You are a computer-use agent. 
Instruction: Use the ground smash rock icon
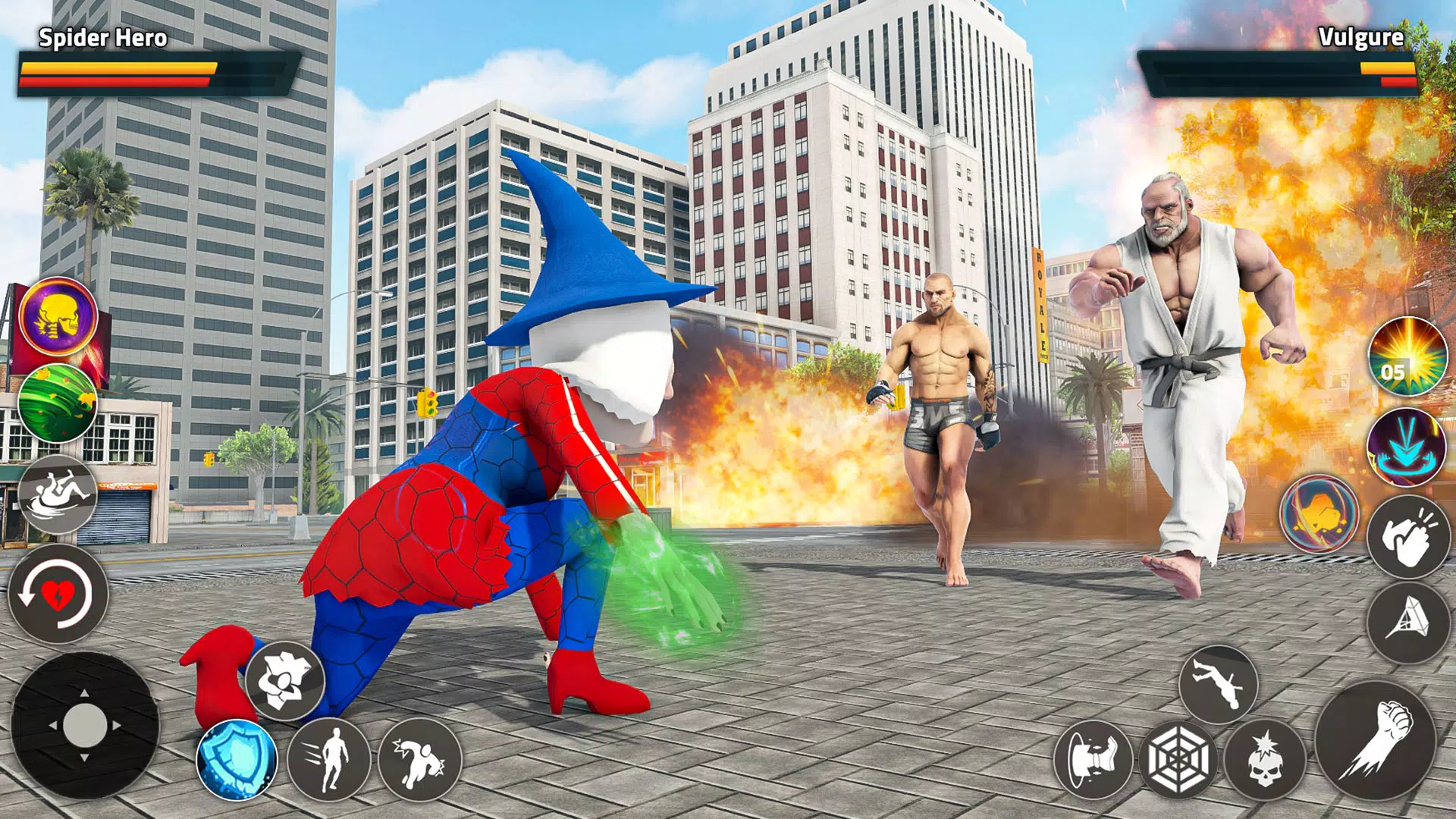(x=284, y=680)
